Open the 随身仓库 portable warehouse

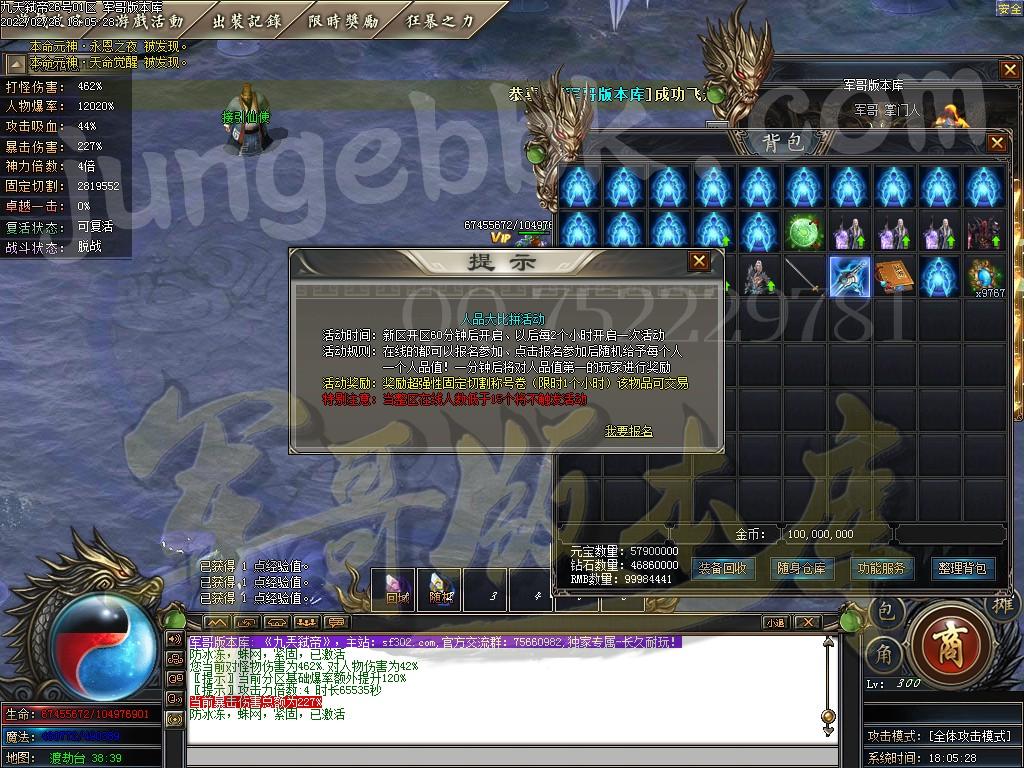[802, 568]
